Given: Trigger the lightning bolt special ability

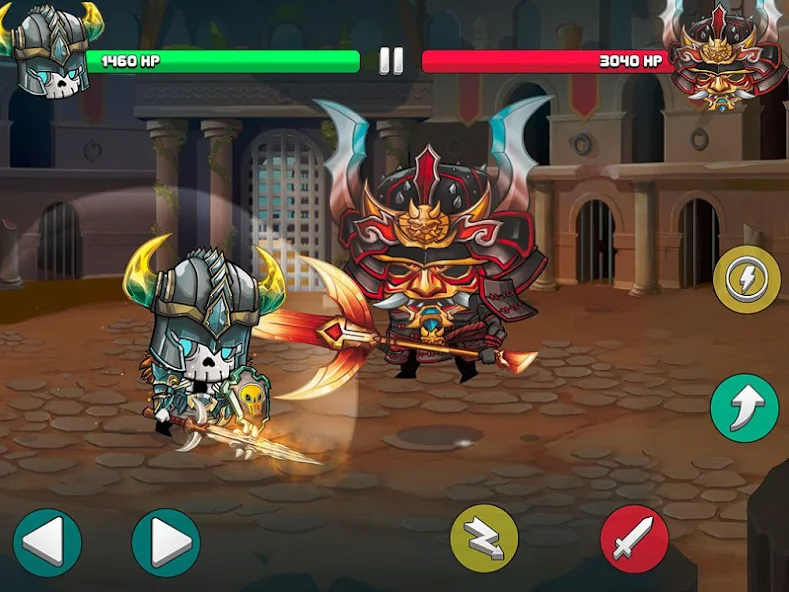Looking at the screenshot, I should tap(747, 279).
